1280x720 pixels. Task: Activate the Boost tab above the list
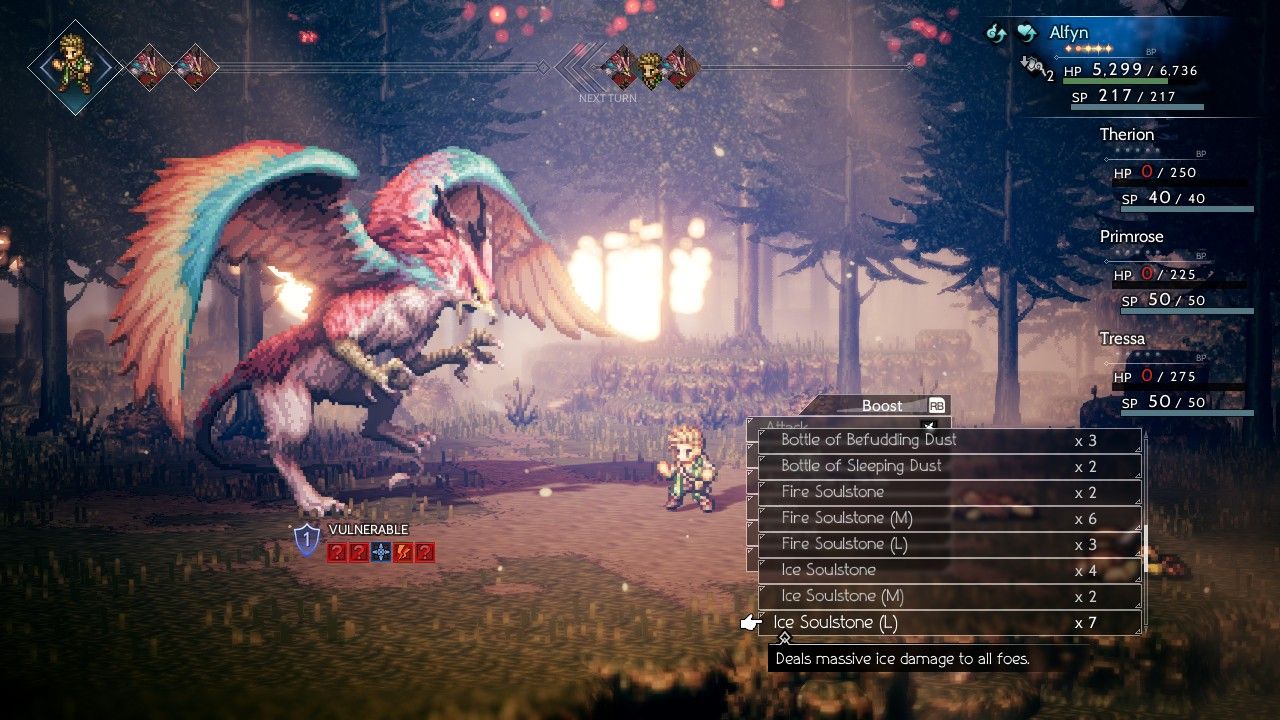[882, 405]
